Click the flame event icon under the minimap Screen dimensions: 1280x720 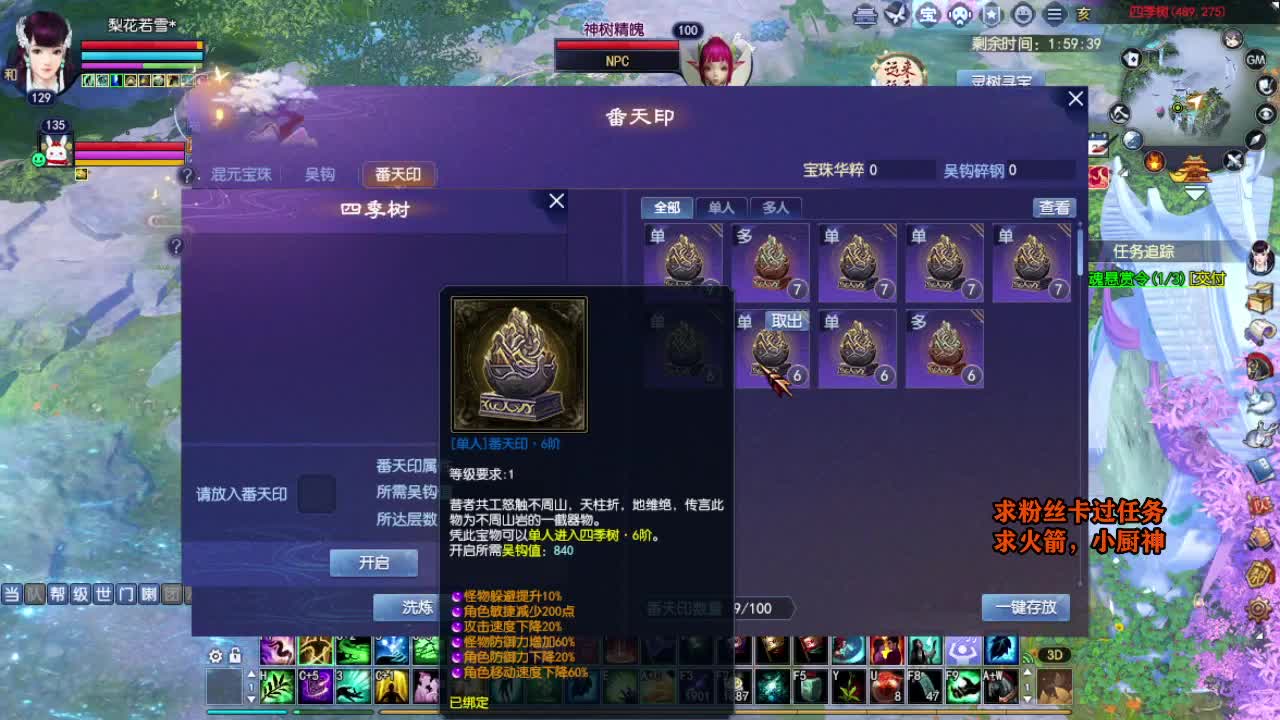1154,161
